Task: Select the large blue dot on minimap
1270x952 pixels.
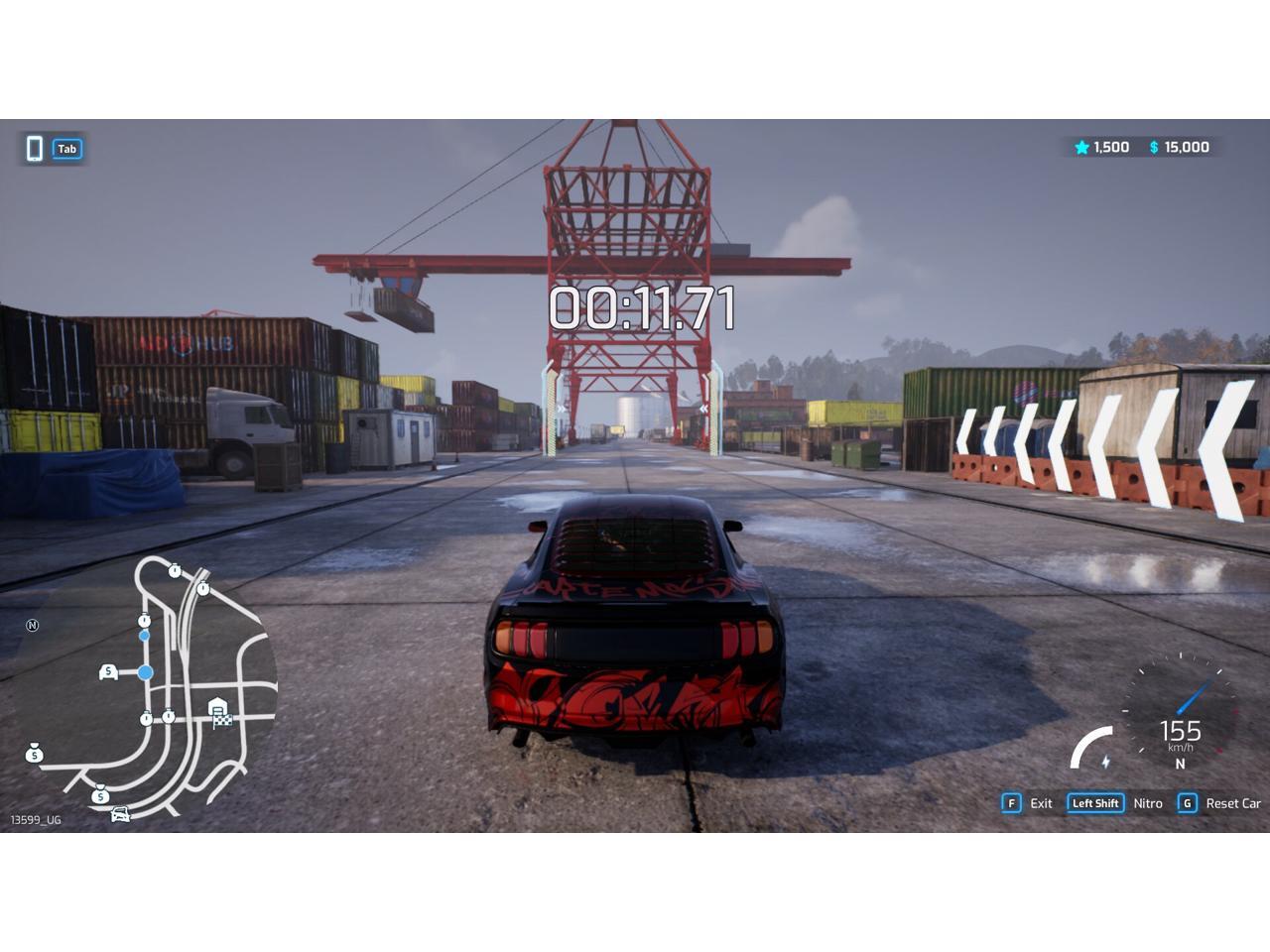Action: pos(146,672)
